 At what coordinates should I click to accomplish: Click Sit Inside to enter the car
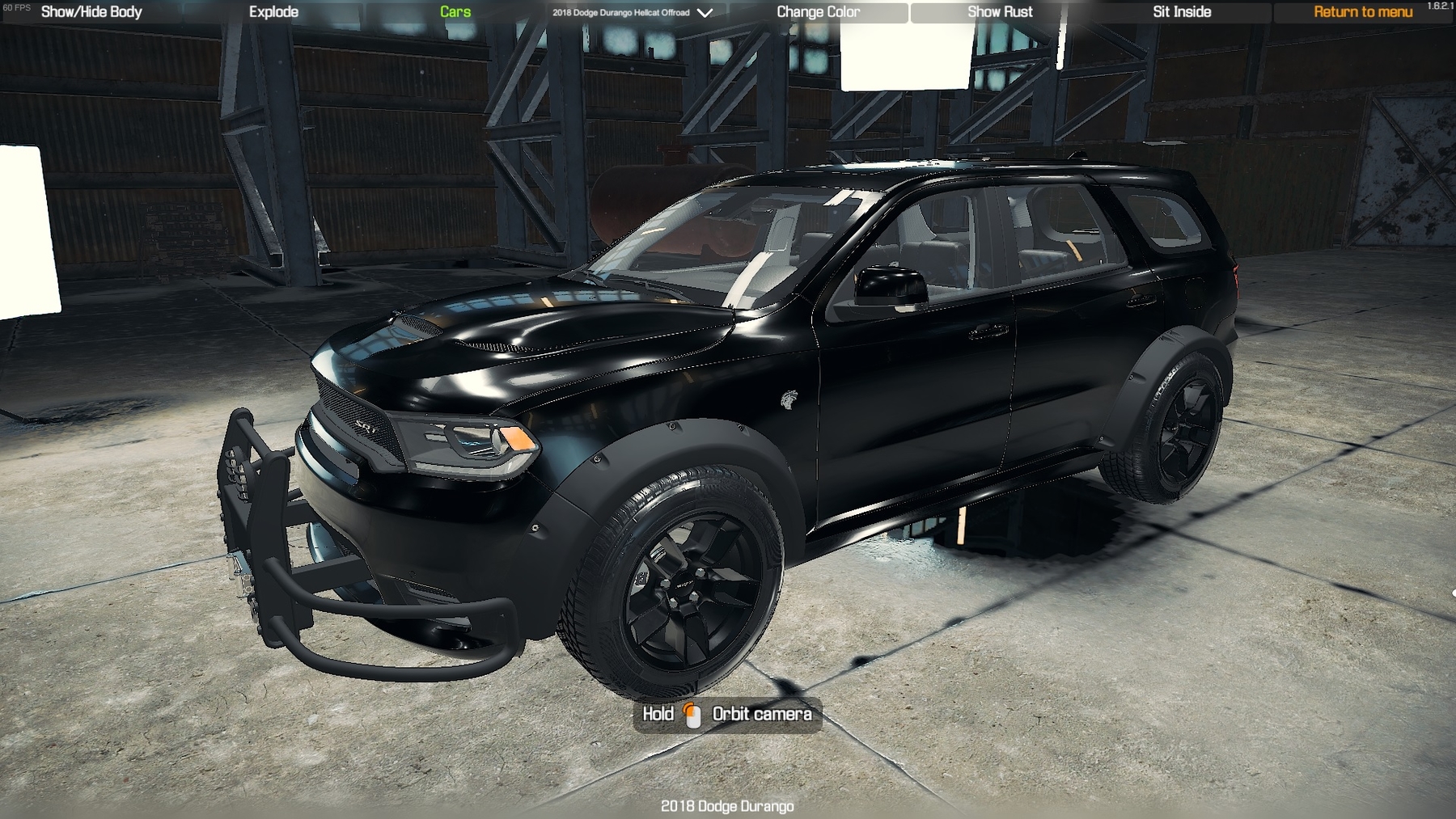[1181, 11]
